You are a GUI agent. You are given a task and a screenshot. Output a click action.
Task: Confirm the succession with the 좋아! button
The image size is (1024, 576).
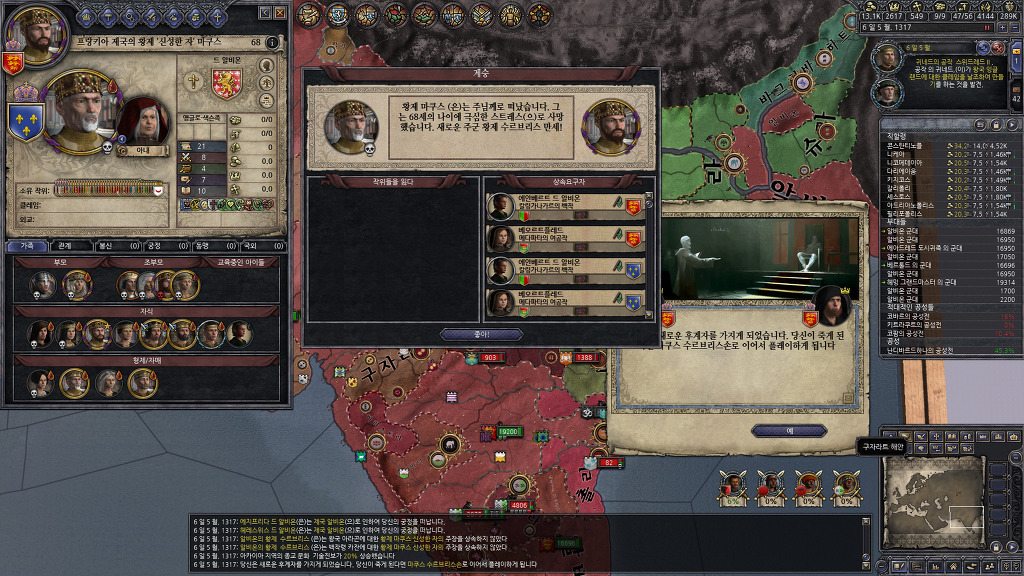tap(479, 334)
